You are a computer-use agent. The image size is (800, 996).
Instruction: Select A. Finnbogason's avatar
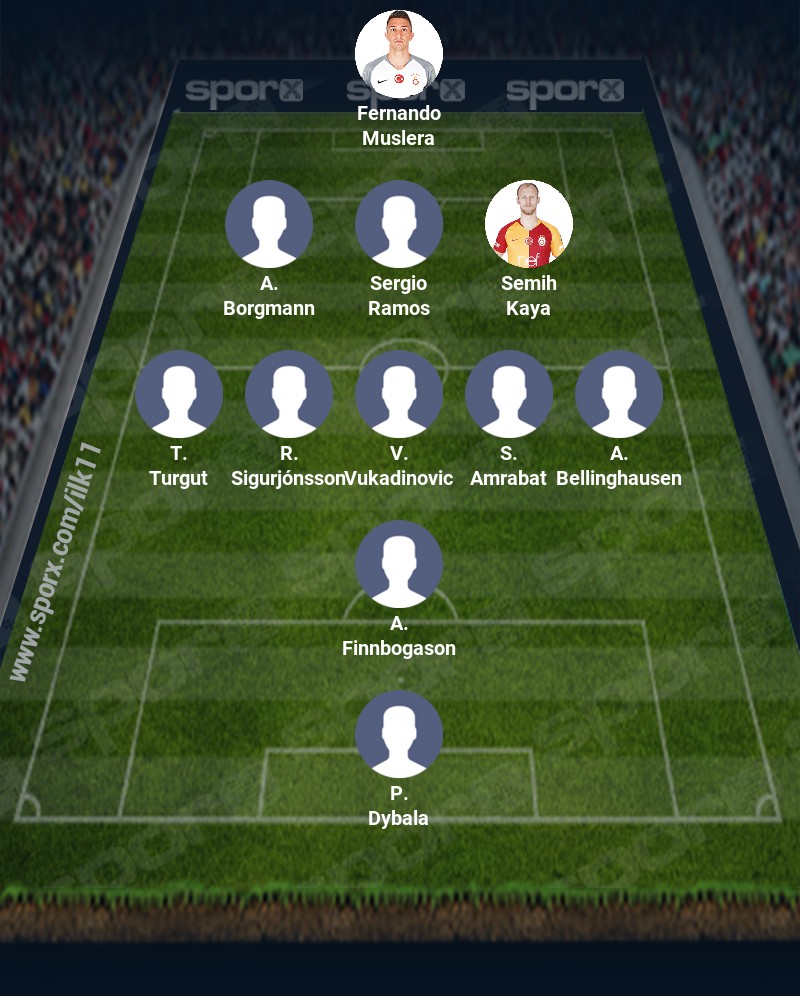[x=399, y=564]
